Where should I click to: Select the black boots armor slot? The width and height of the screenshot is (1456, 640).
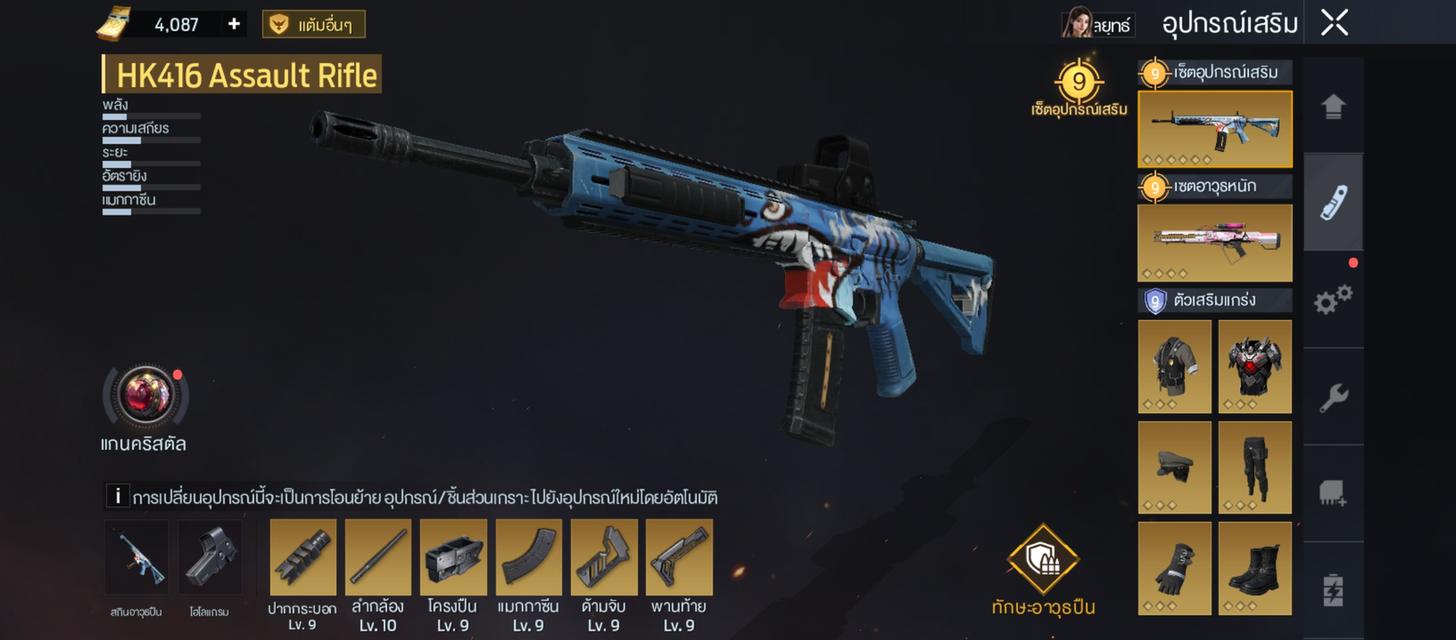1254,568
